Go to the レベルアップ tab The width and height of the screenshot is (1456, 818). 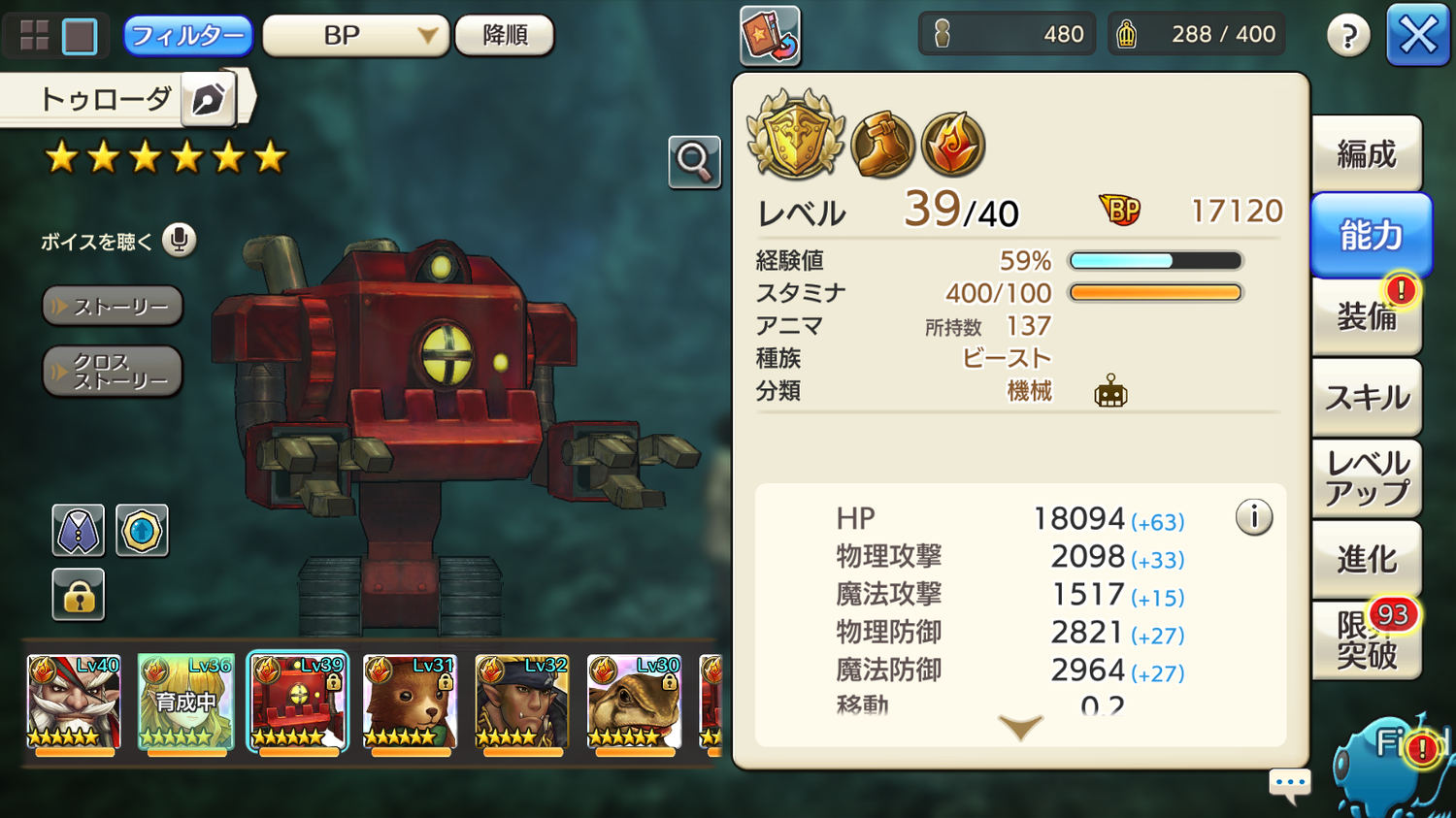point(1366,478)
